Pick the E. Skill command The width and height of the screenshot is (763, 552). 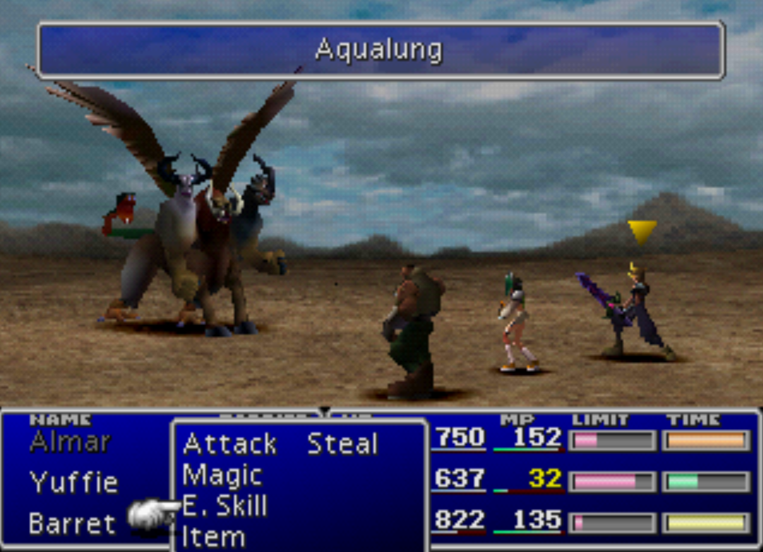(225, 506)
